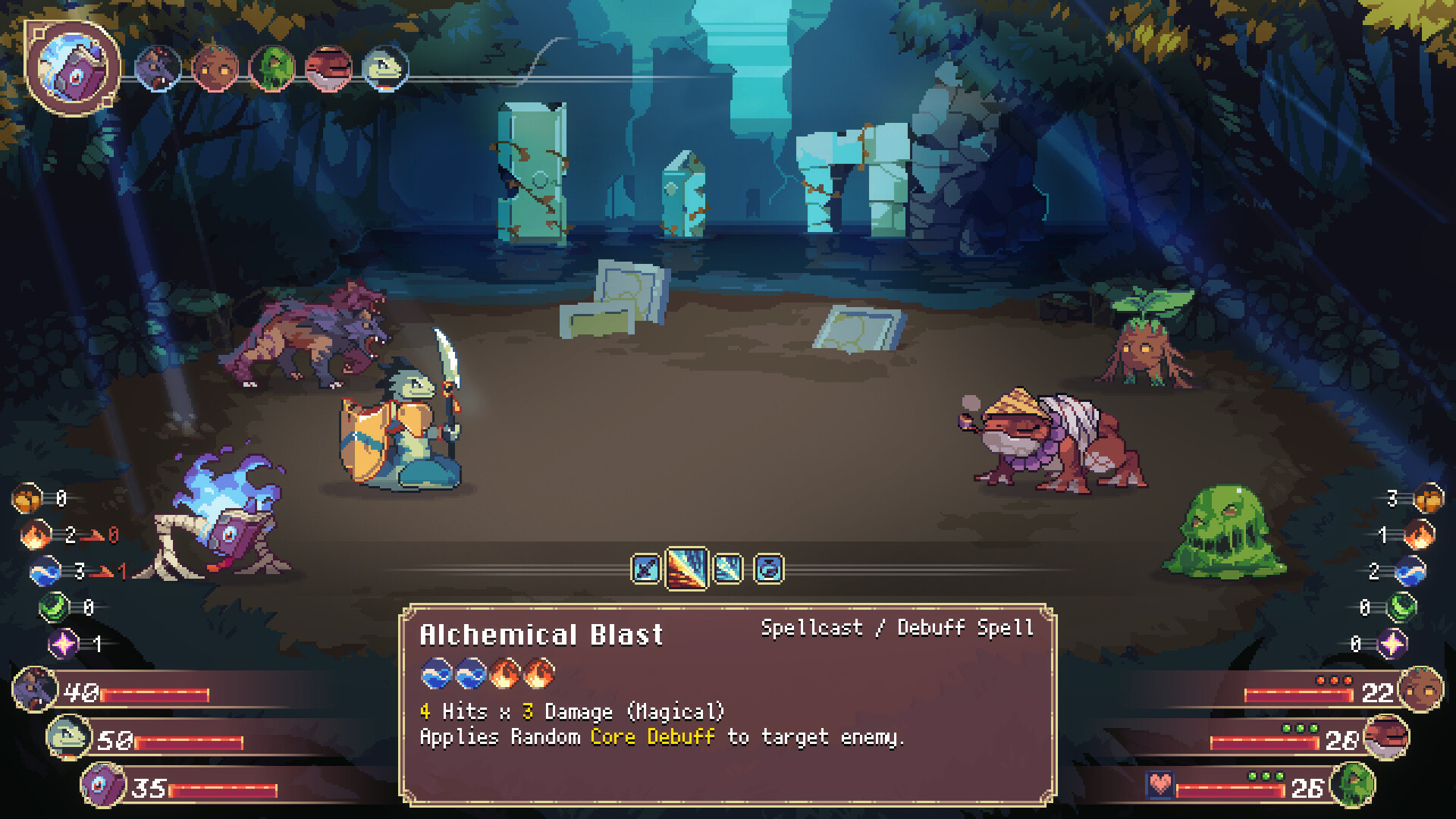The height and width of the screenshot is (819, 1456).
Task: Select the Alchemical Blast spell icon
Action: pyautogui.click(x=686, y=567)
